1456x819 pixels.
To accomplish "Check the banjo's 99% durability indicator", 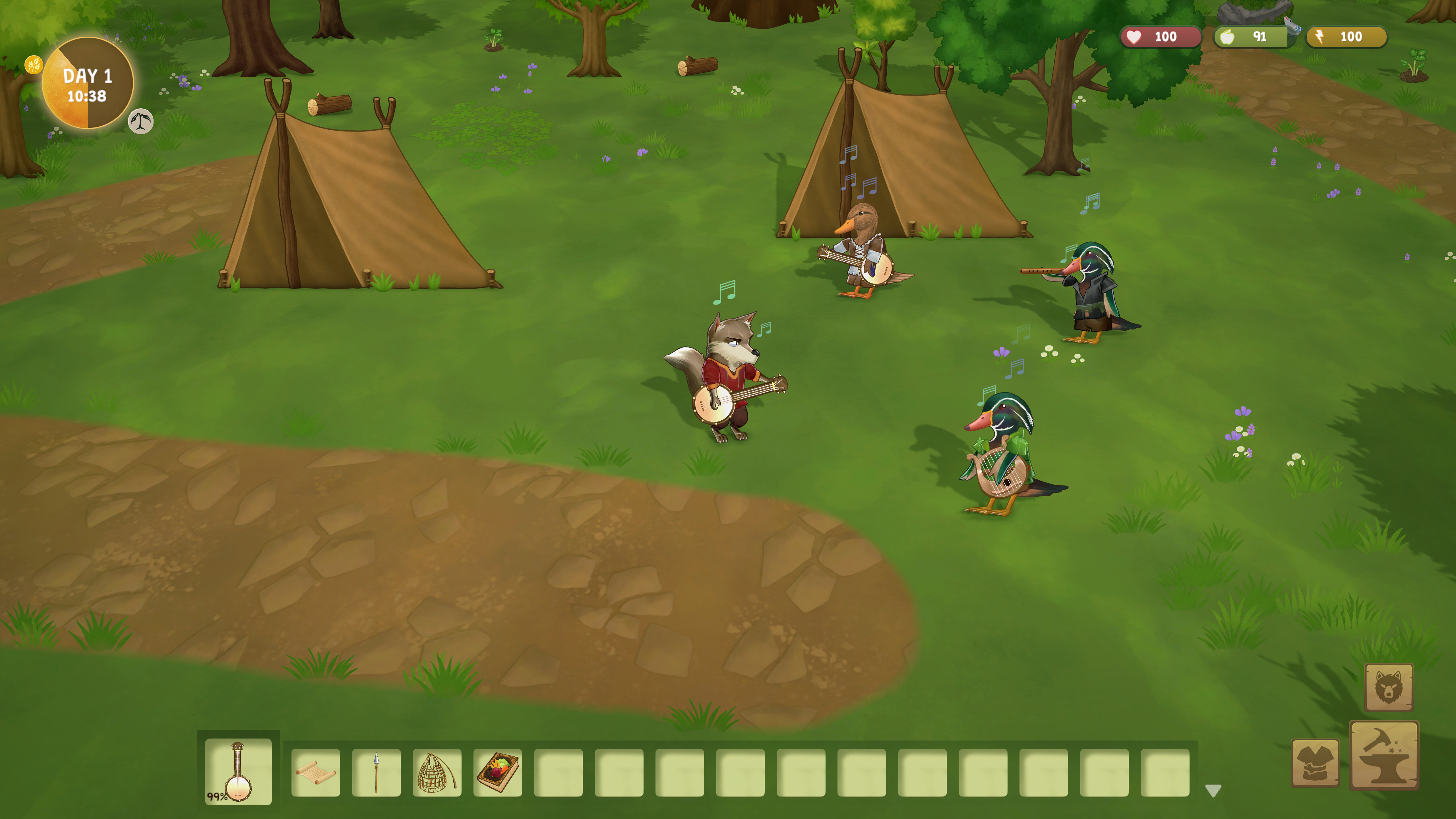I will coord(218,797).
